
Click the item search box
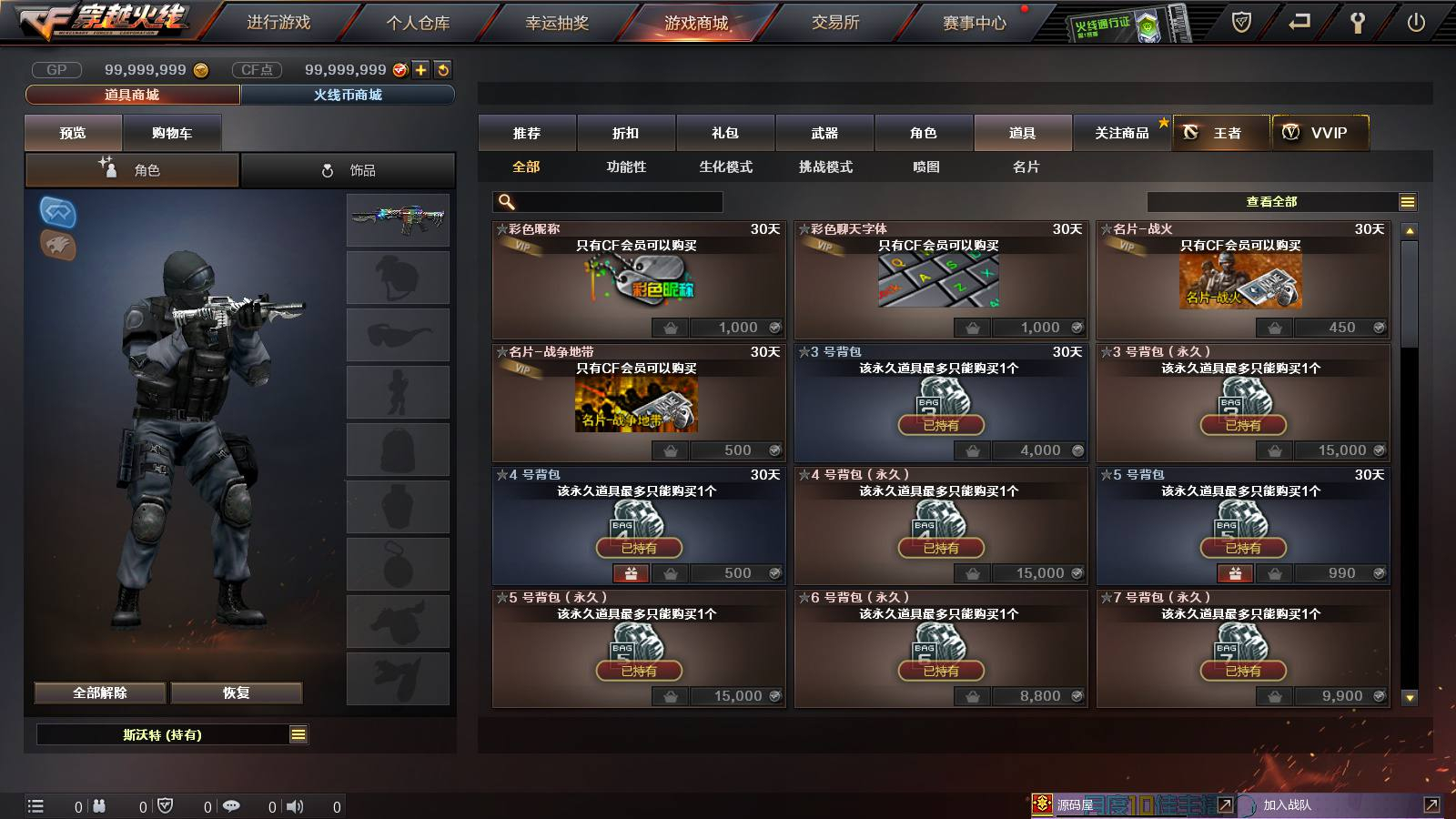coord(610,202)
